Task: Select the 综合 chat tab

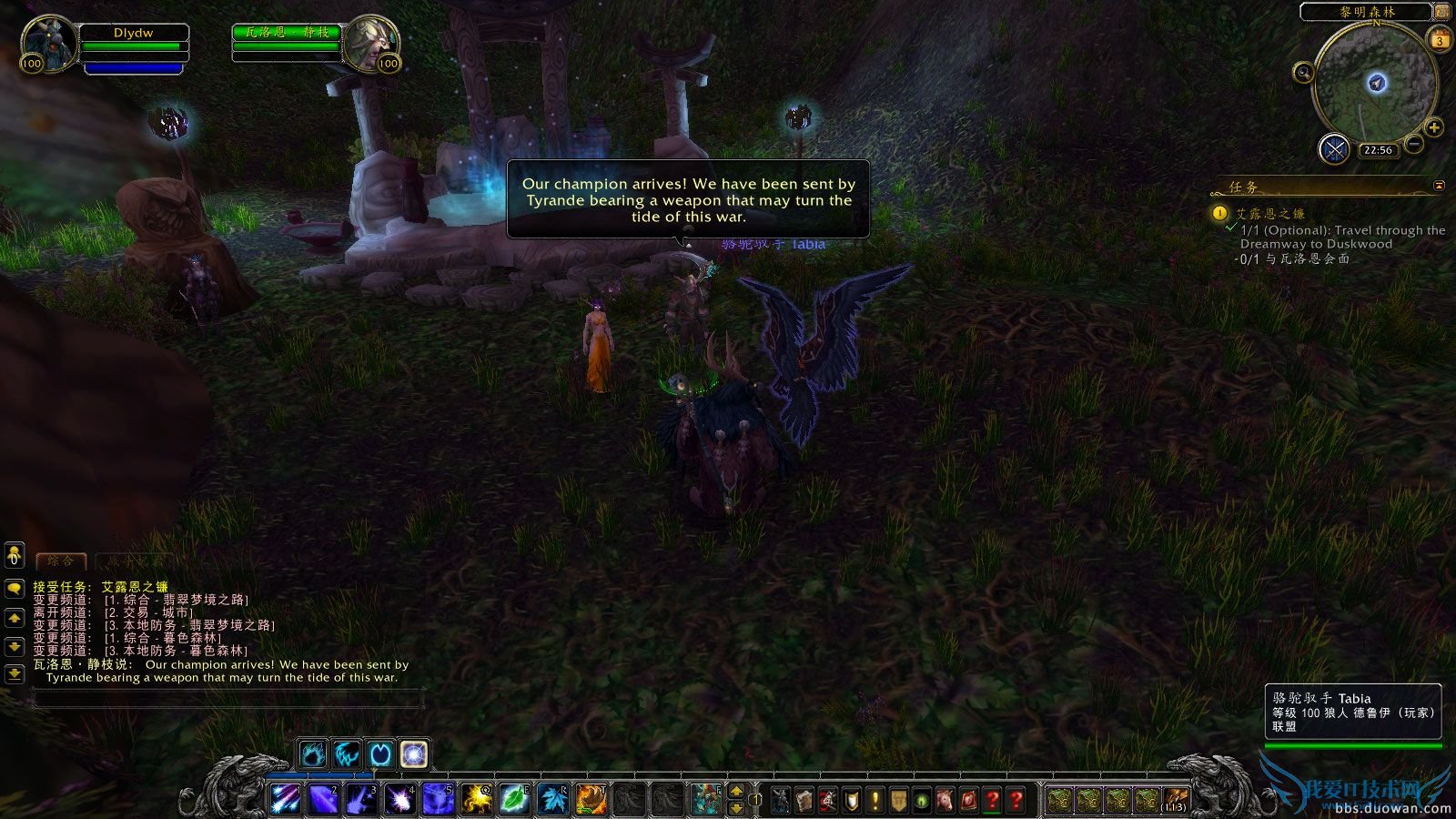Action: pos(61,561)
